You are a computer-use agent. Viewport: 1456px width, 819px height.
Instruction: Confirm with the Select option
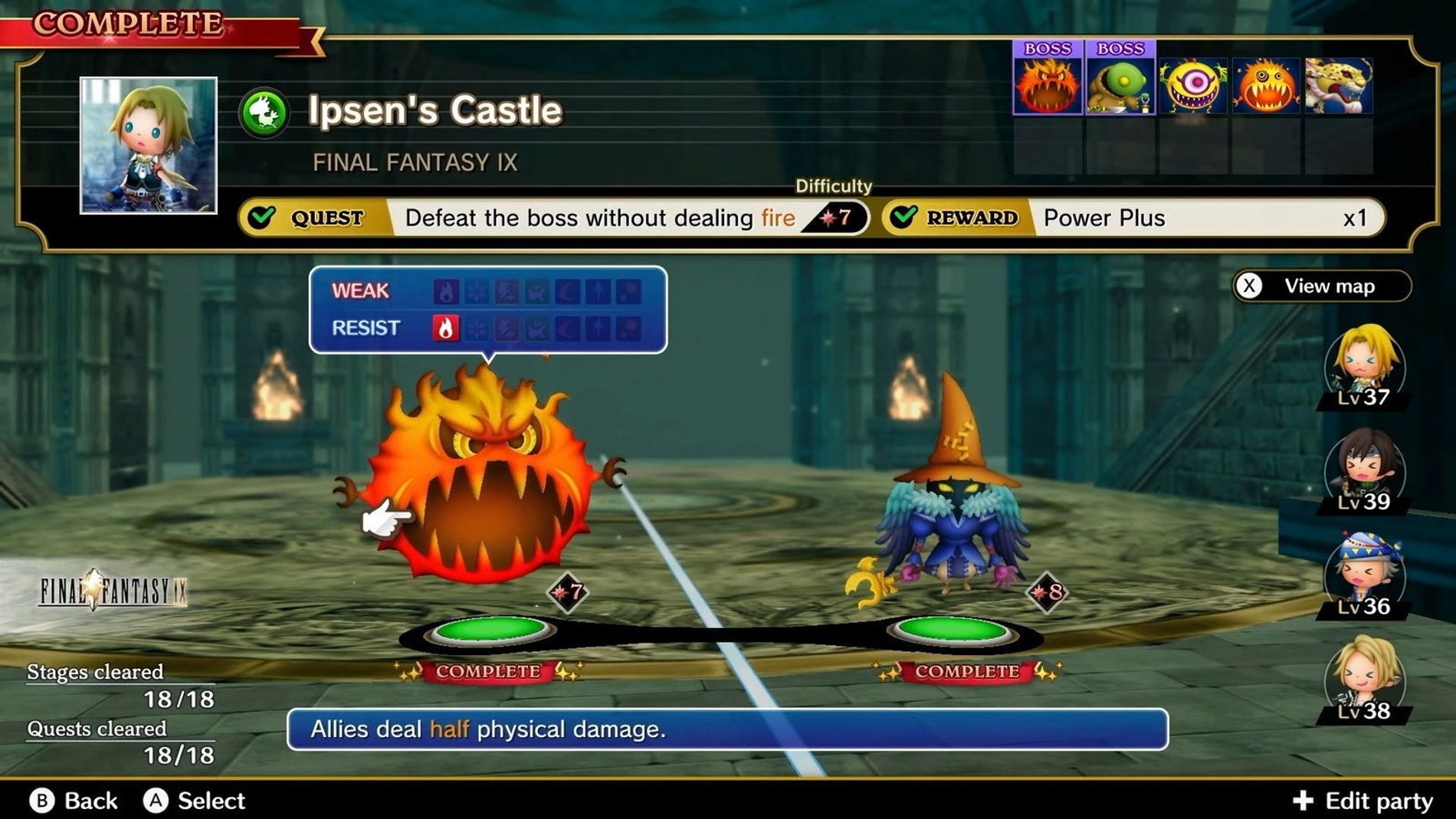195,801
